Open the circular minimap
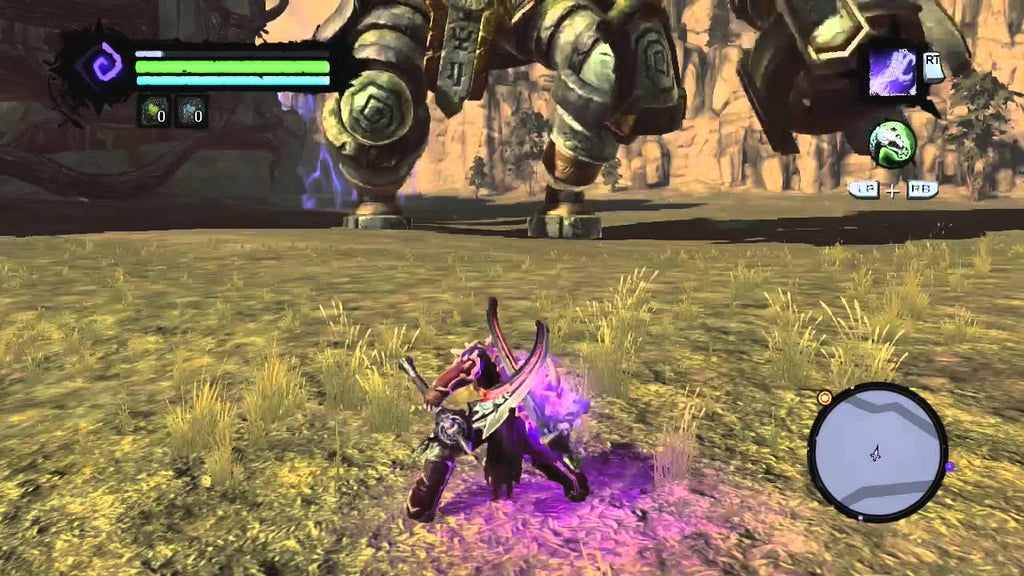This screenshot has height=576, width=1024. 877,452
